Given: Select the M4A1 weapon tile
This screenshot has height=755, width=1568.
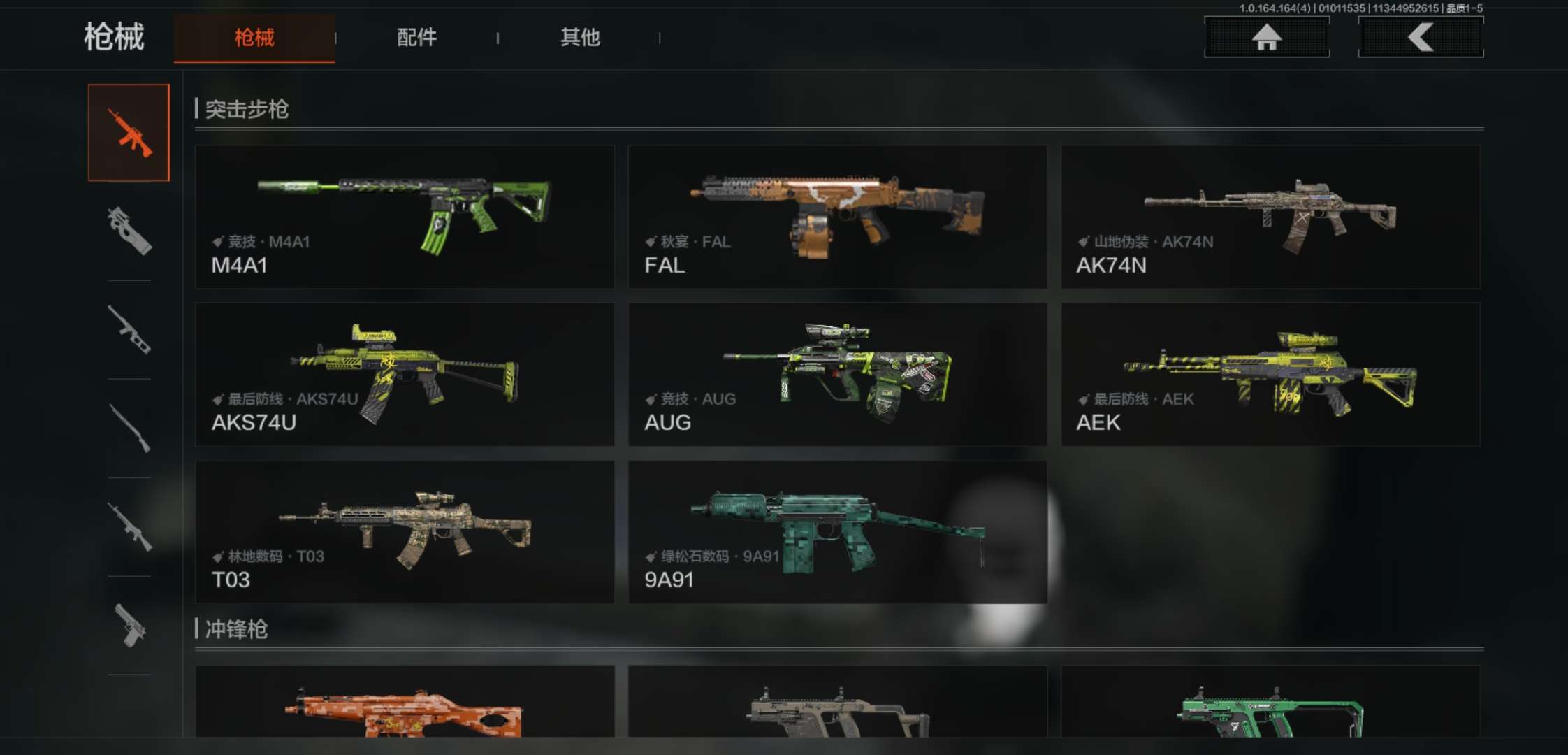Looking at the screenshot, I should pos(405,217).
